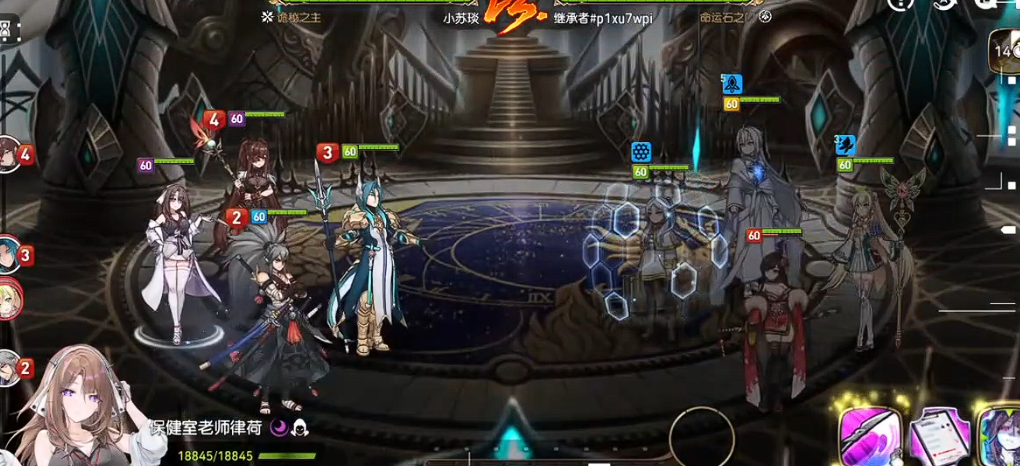
Task: Click the circular info button at top
Action: (x=901, y=4)
